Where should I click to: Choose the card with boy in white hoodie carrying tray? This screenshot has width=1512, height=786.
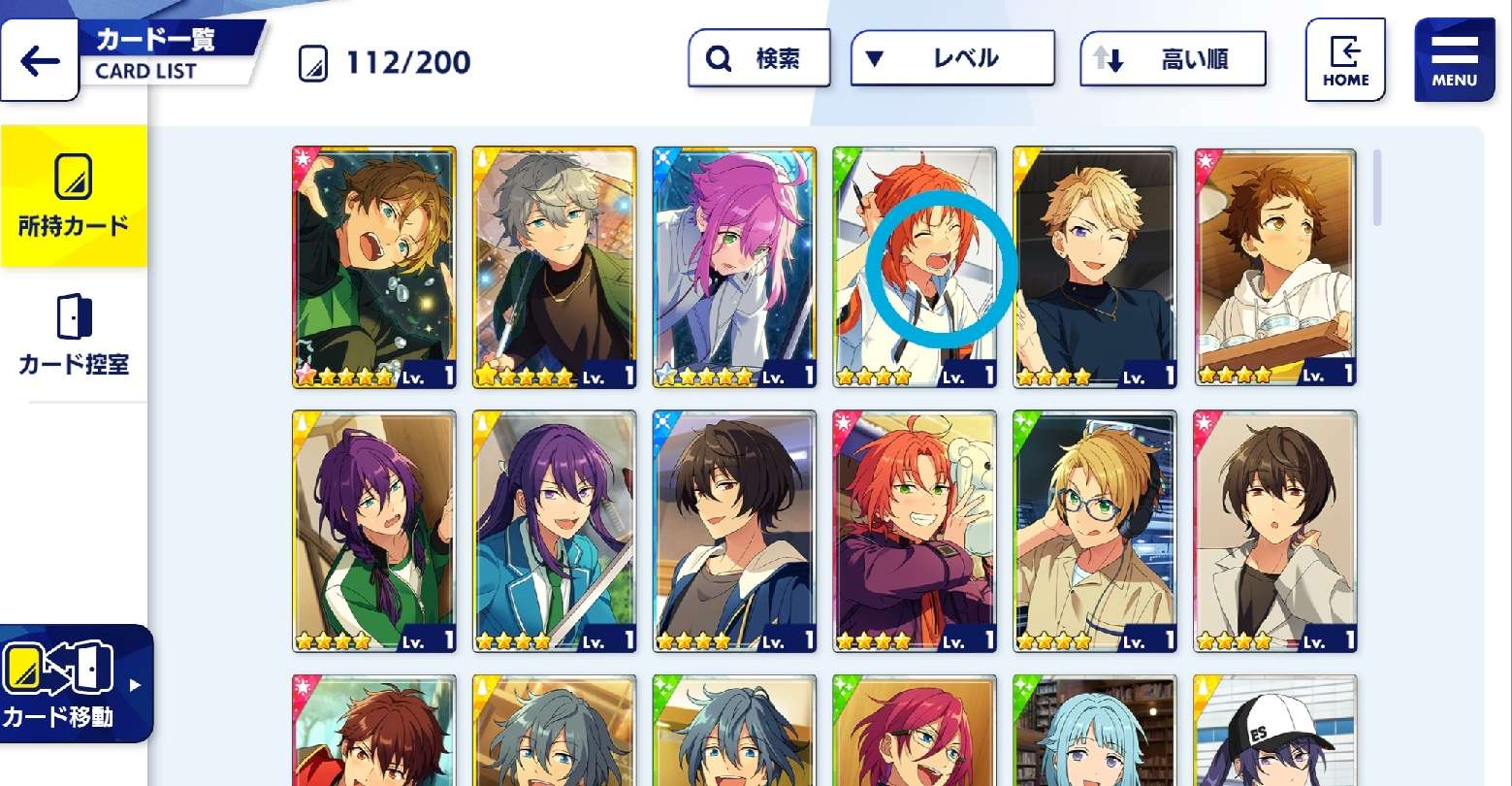[x=1274, y=267]
